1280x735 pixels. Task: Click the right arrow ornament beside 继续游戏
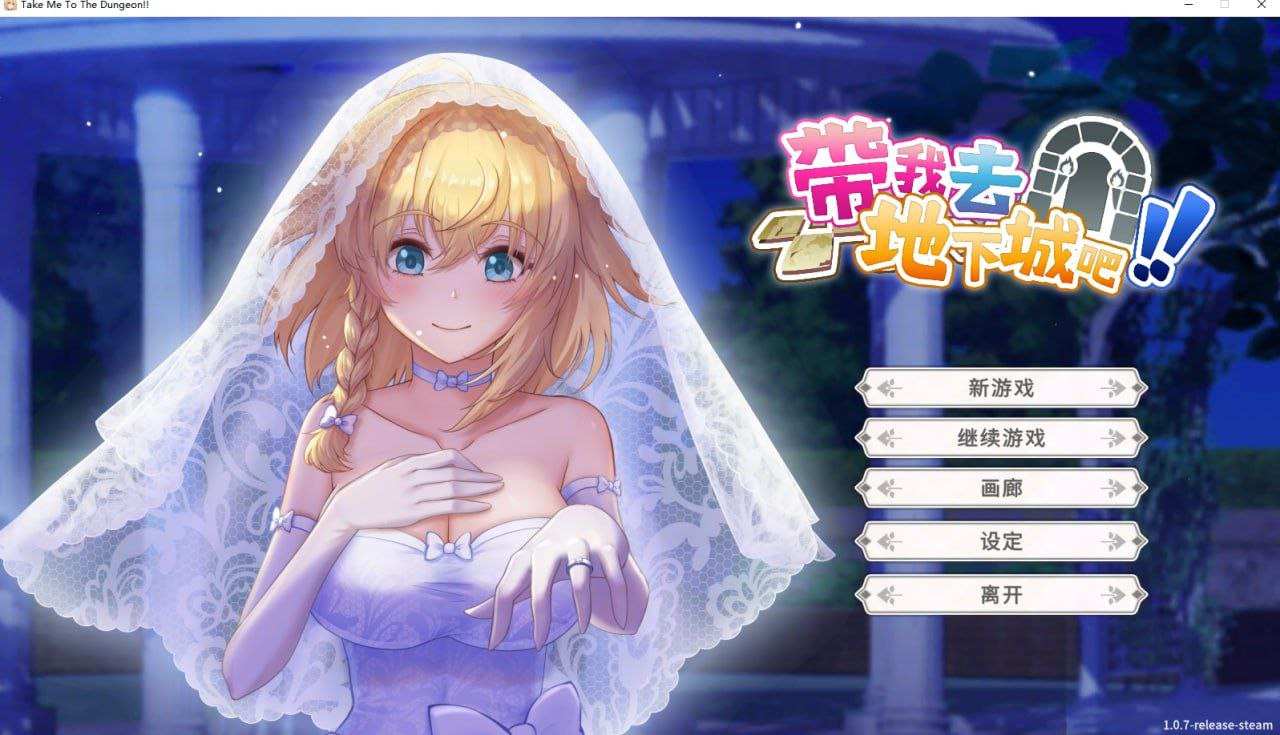[1113, 438]
